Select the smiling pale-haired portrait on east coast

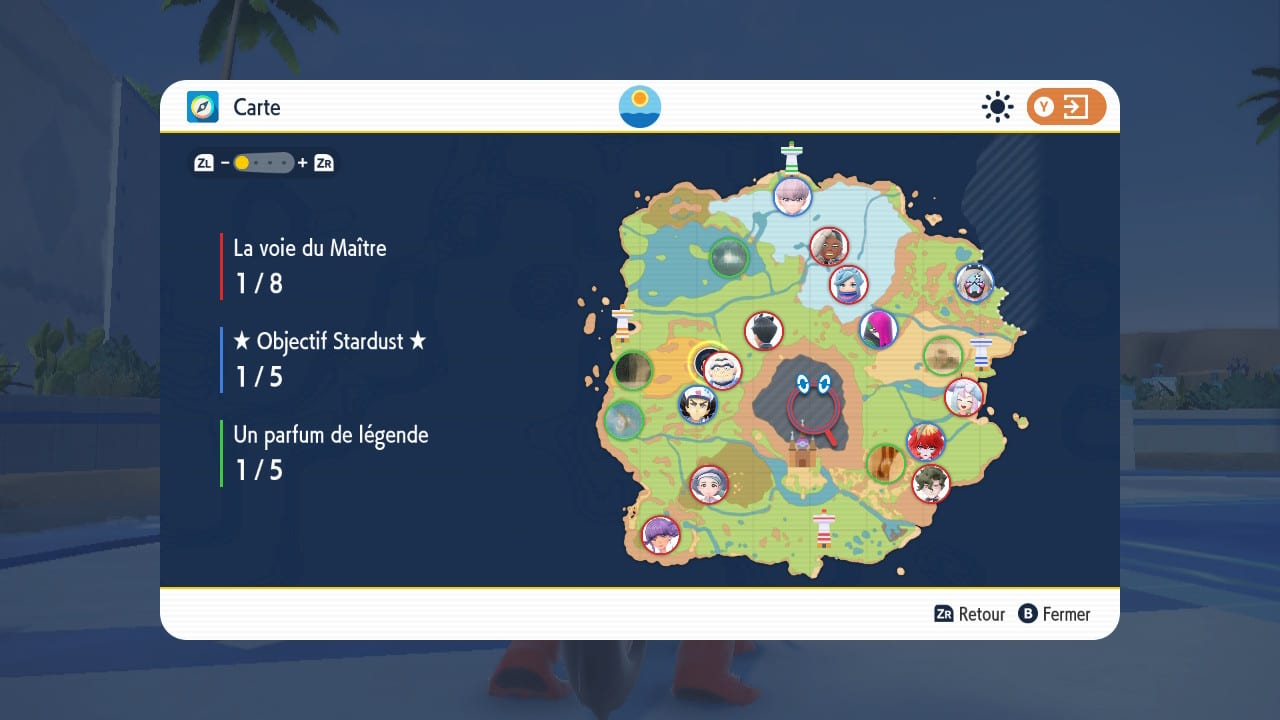click(964, 397)
